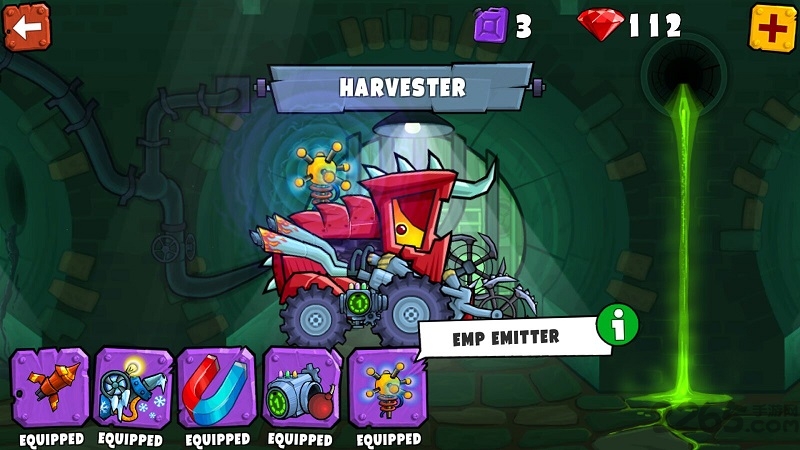Select the EMP emitter equipment slot

388,388
